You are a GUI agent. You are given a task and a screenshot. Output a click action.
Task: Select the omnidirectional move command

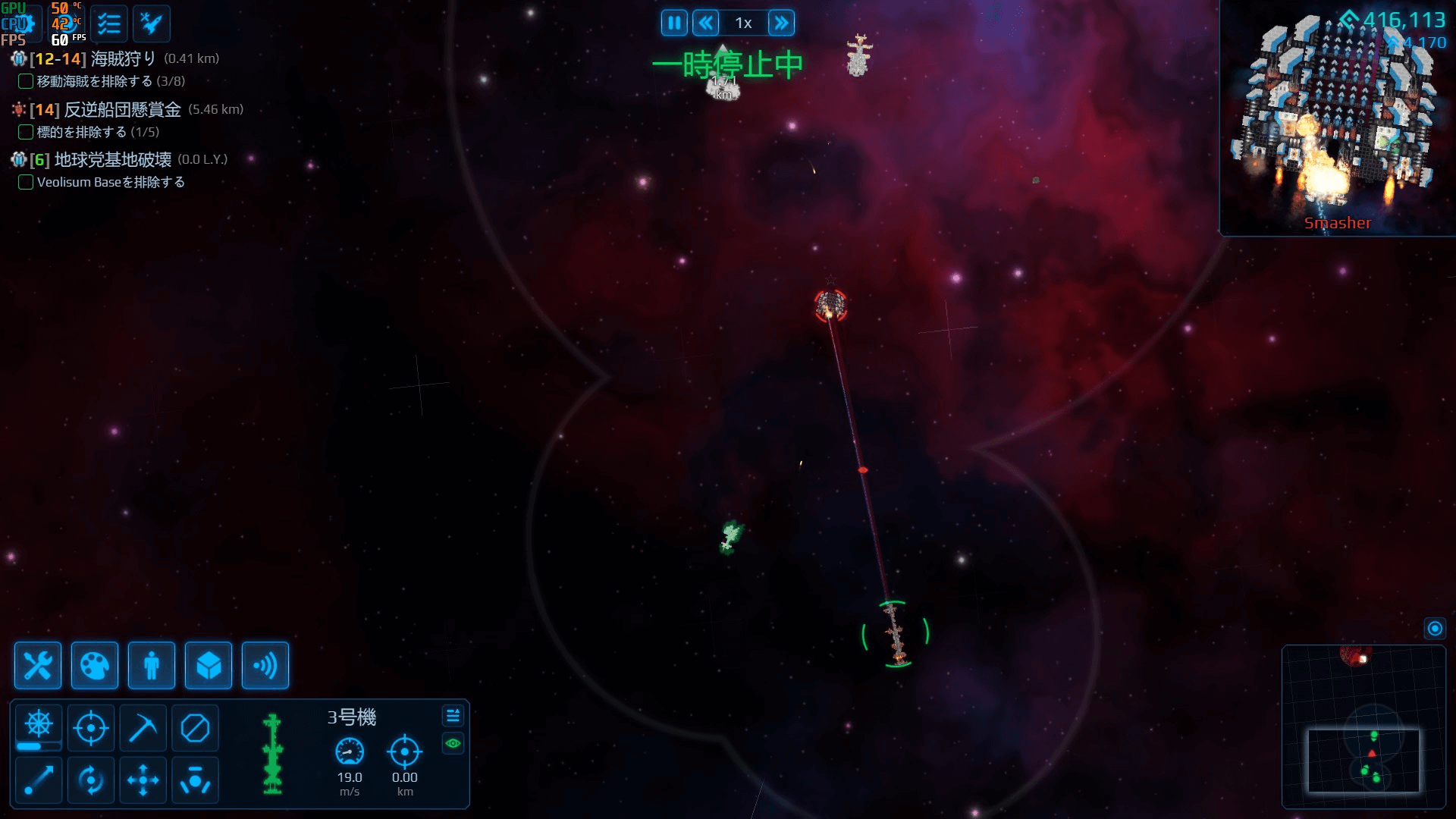[143, 780]
